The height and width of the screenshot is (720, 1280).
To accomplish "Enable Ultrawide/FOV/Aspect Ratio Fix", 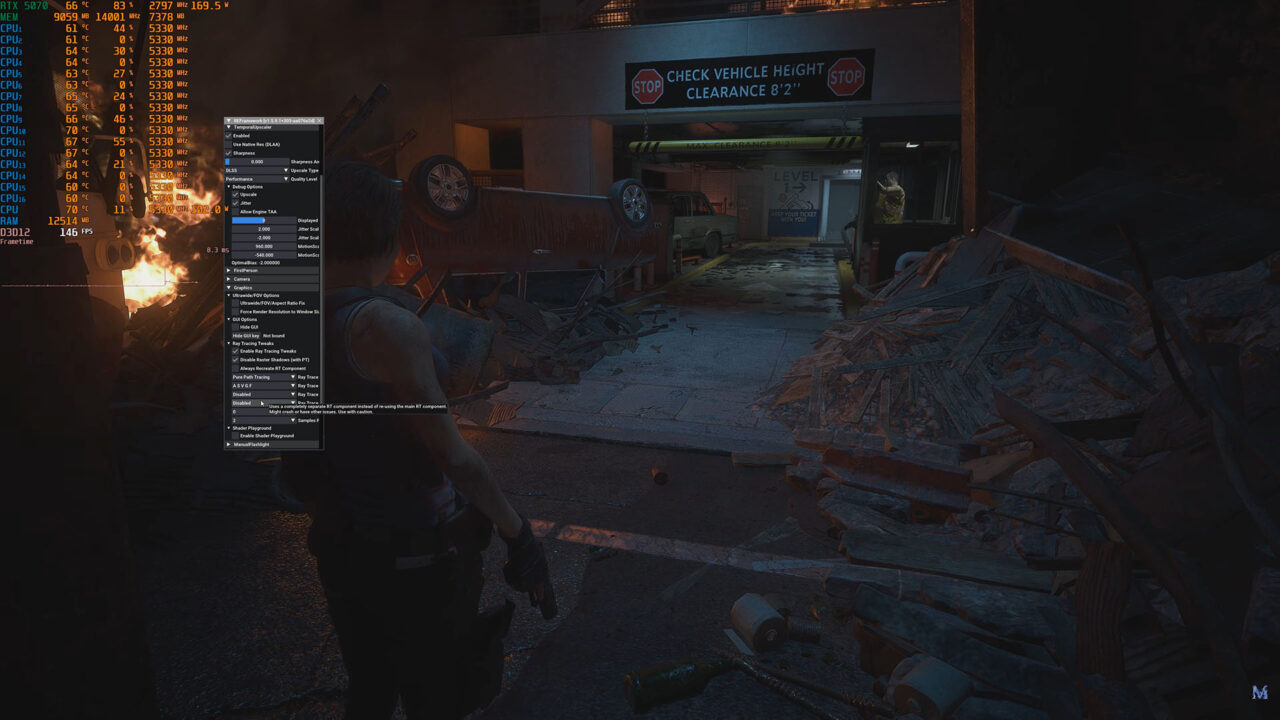I will click(x=236, y=303).
